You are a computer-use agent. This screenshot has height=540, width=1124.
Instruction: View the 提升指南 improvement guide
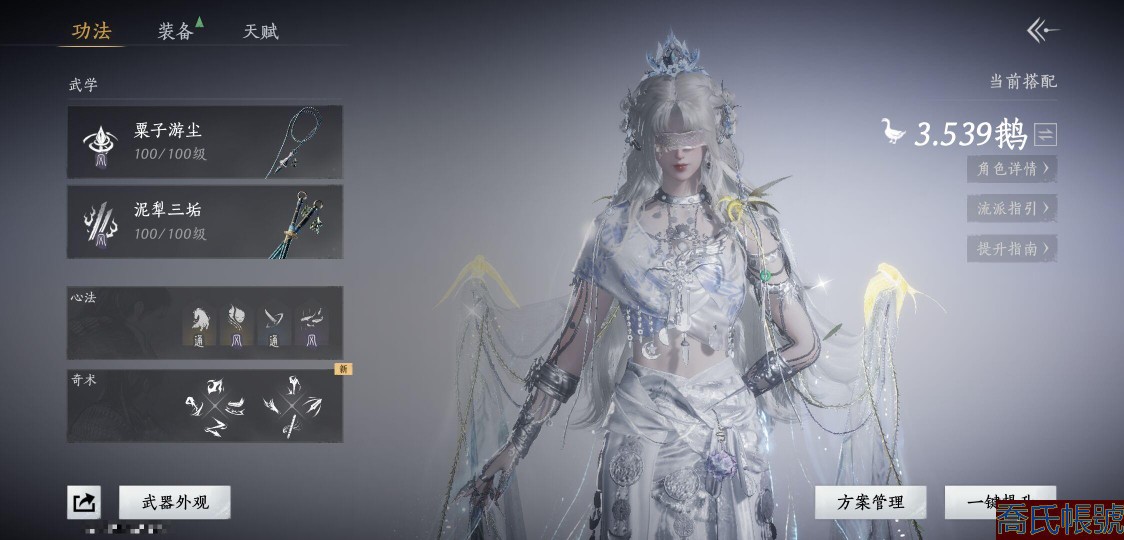1011,248
